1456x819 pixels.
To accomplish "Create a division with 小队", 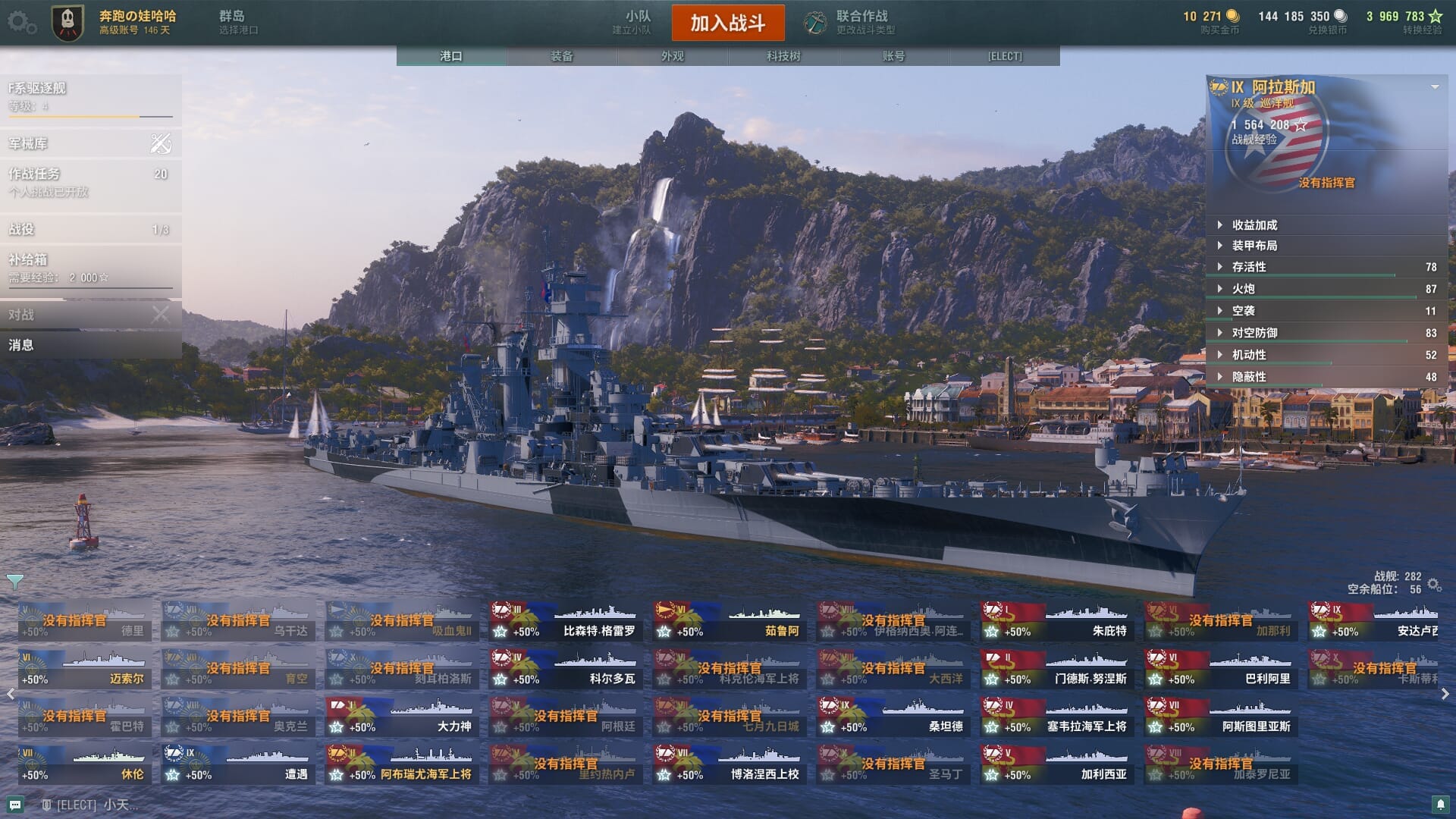I will tap(635, 22).
